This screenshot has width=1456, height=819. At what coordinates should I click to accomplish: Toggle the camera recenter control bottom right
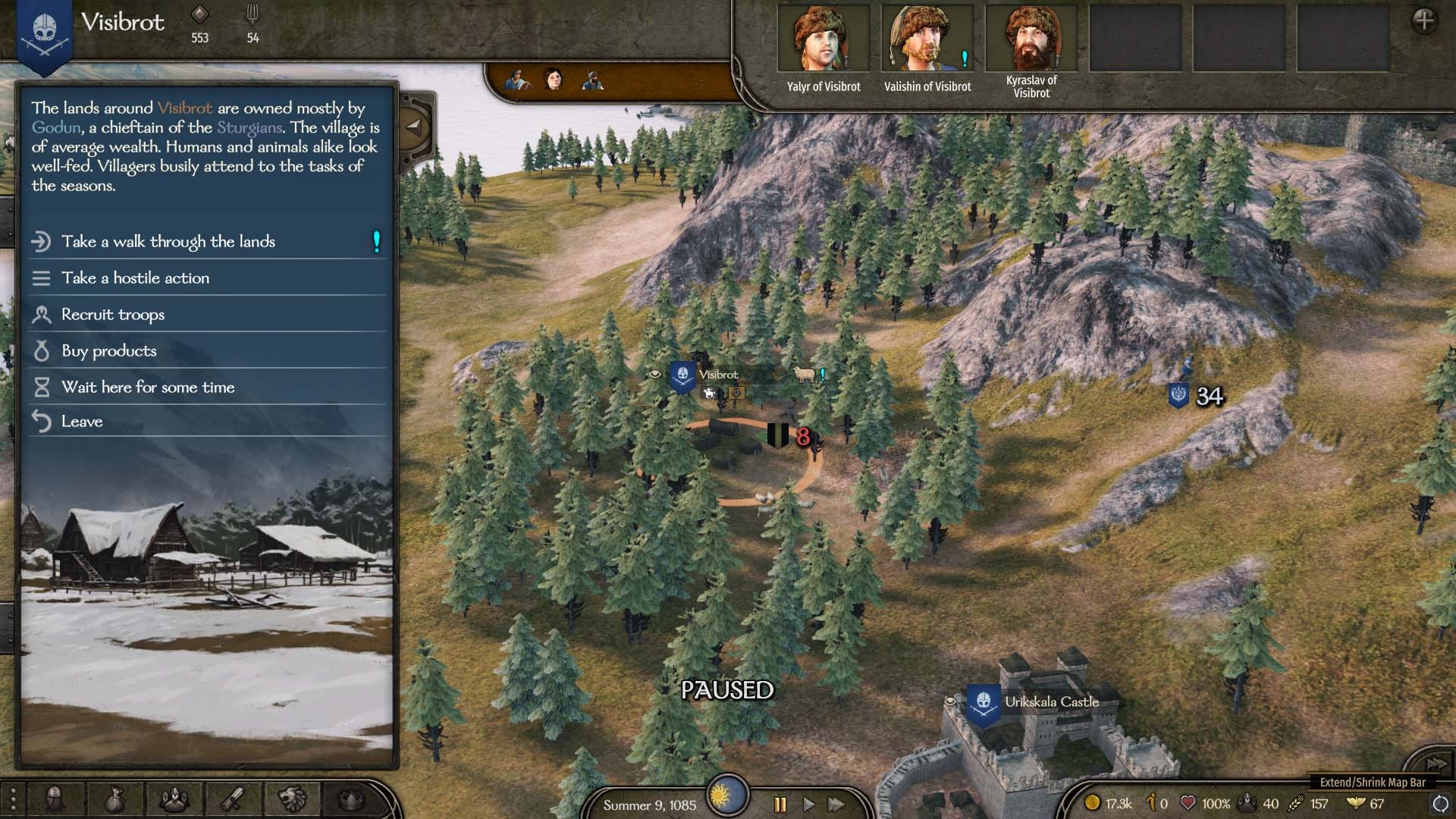[1439, 805]
